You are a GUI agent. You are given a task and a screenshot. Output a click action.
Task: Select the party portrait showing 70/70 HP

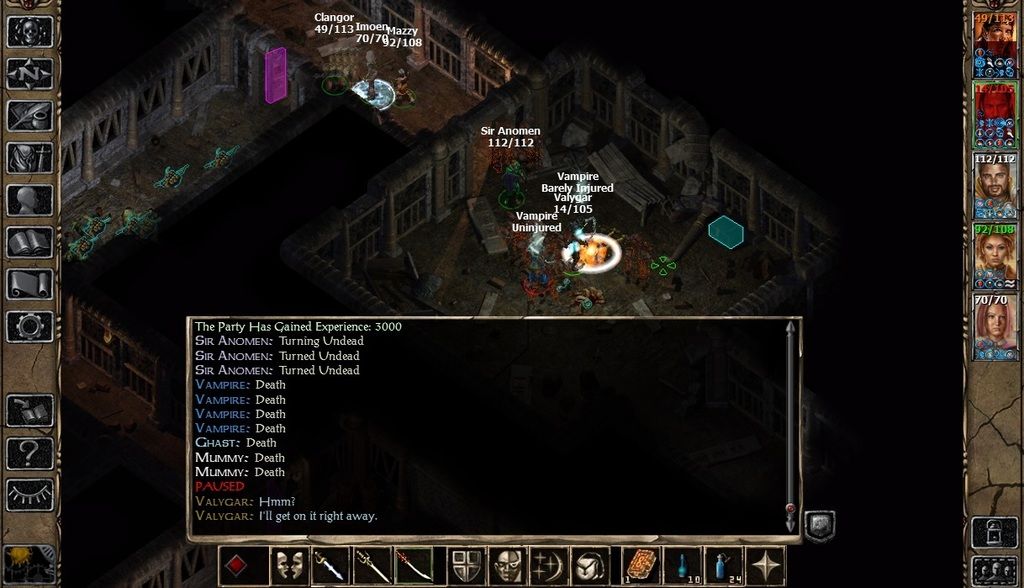(x=995, y=326)
